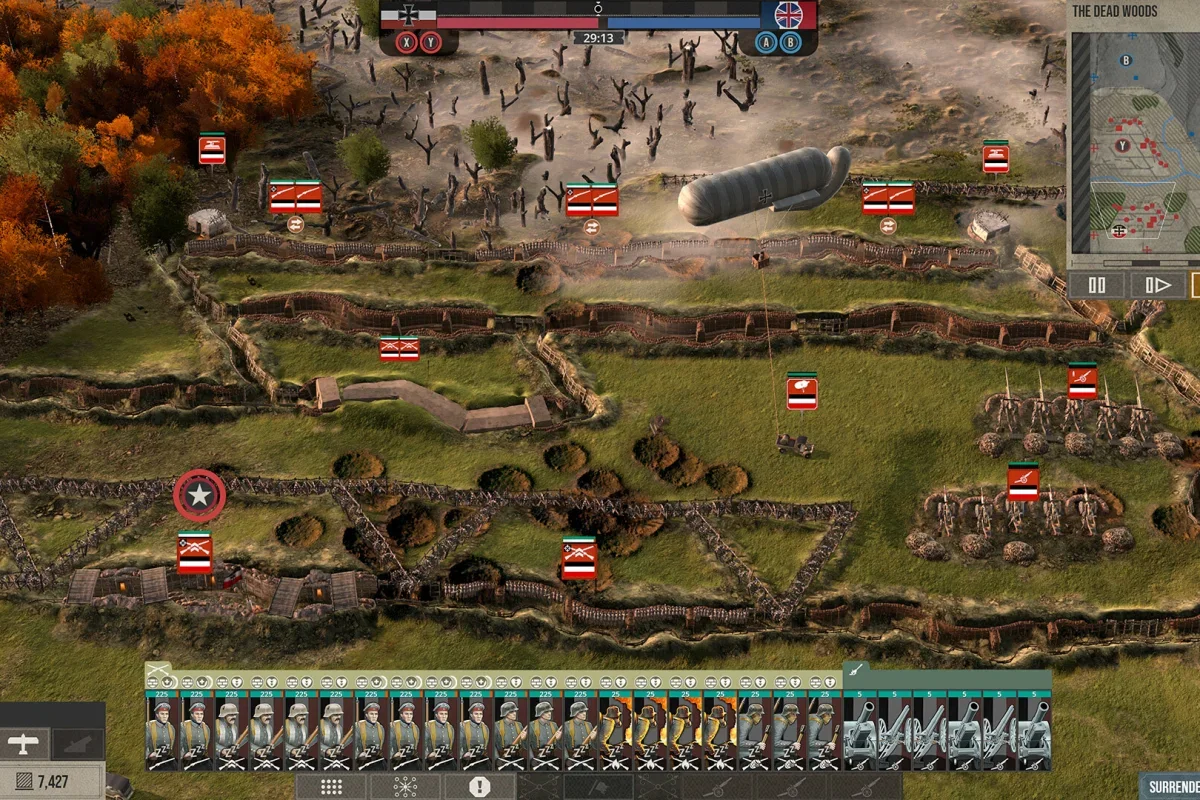Activate the airplane support button
1200x800 pixels.
pos(23,744)
